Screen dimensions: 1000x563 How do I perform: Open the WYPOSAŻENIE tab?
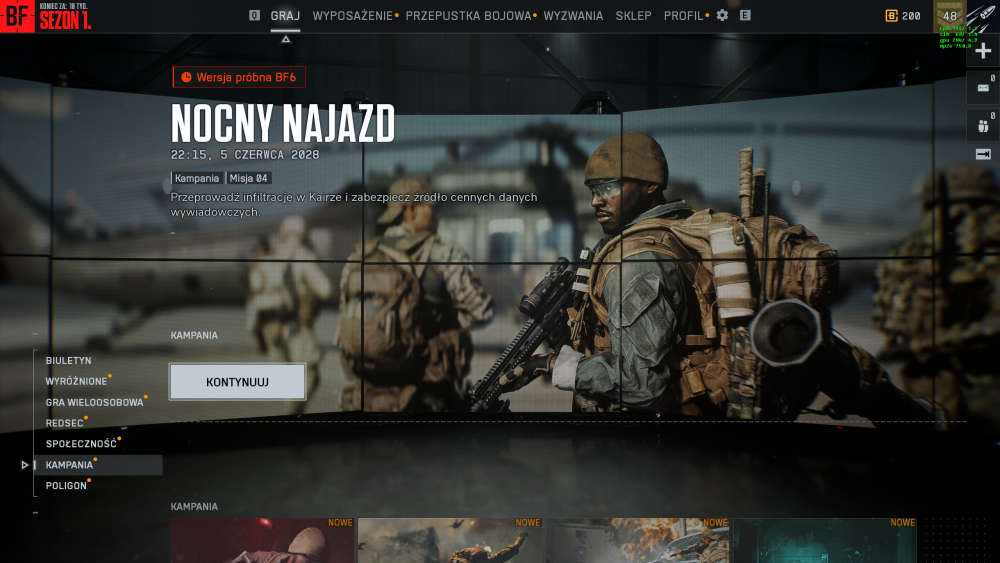352,16
